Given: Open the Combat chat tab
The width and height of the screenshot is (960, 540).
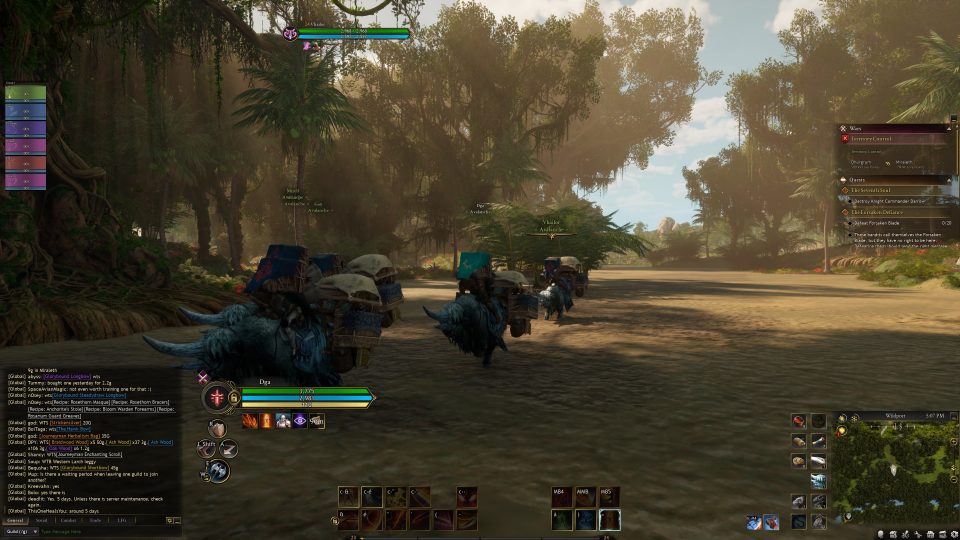Looking at the screenshot, I should (x=69, y=520).
